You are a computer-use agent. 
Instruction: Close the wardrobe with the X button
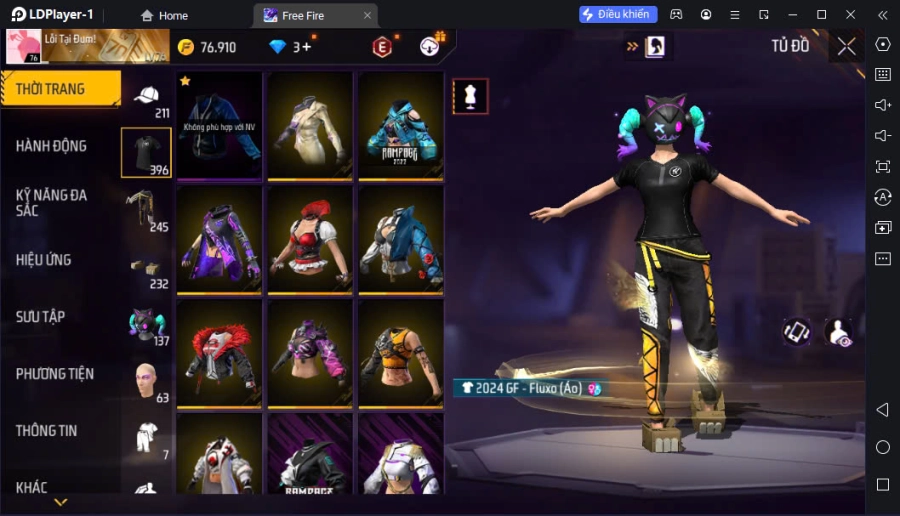(847, 46)
